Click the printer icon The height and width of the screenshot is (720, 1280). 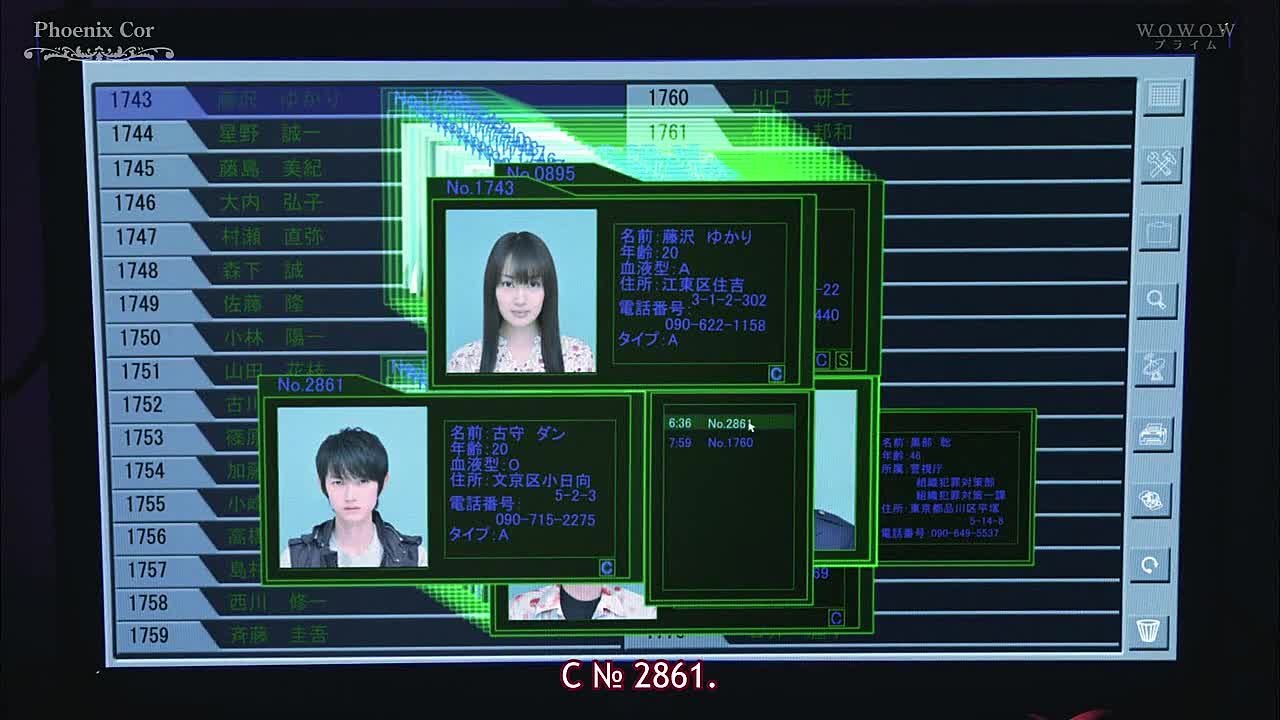[x=1154, y=434]
